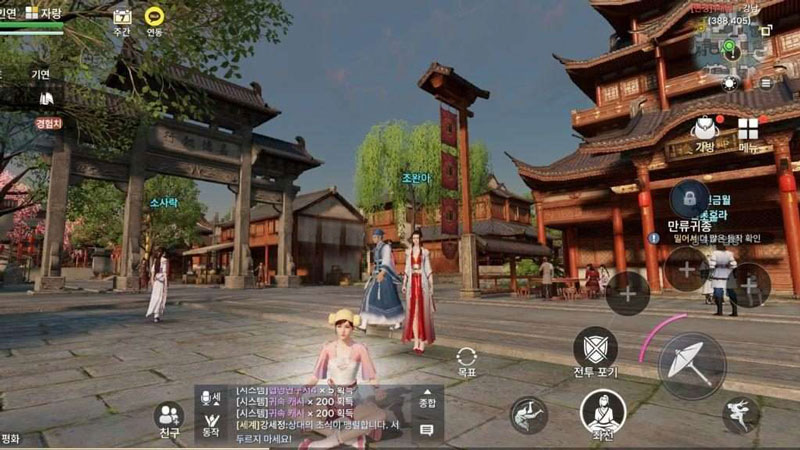Open the 메뉴 grid menu
The width and height of the screenshot is (800, 450).
(747, 131)
